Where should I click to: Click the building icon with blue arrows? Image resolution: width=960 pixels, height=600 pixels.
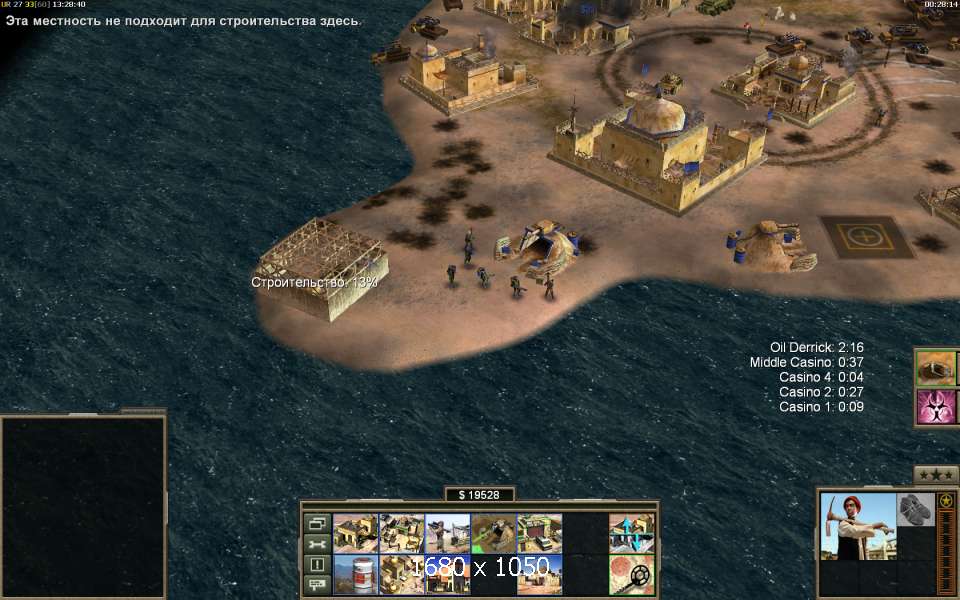click(x=631, y=534)
